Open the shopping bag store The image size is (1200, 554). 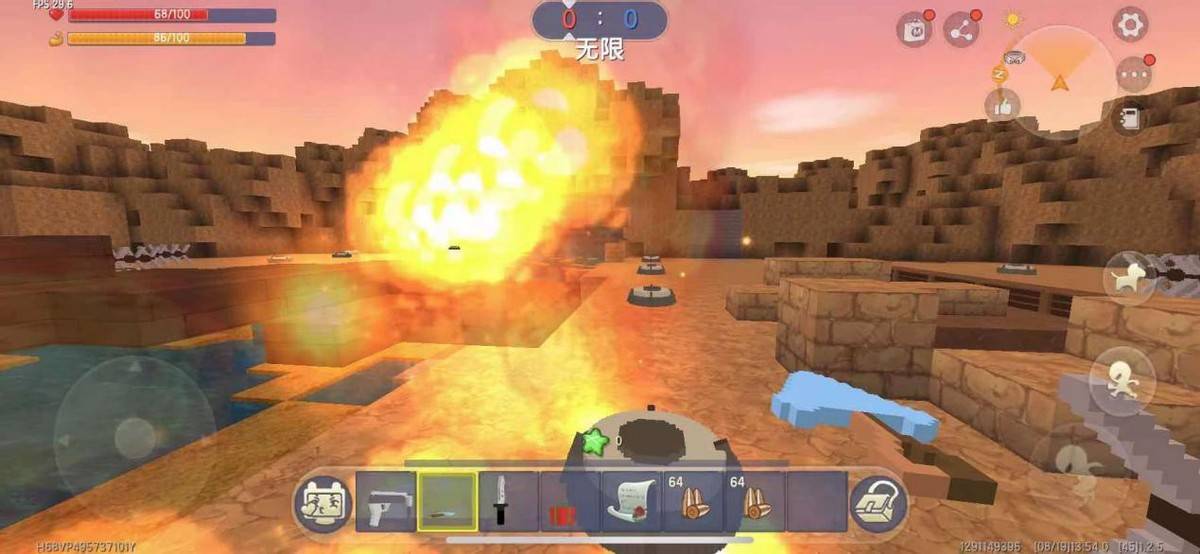click(914, 30)
